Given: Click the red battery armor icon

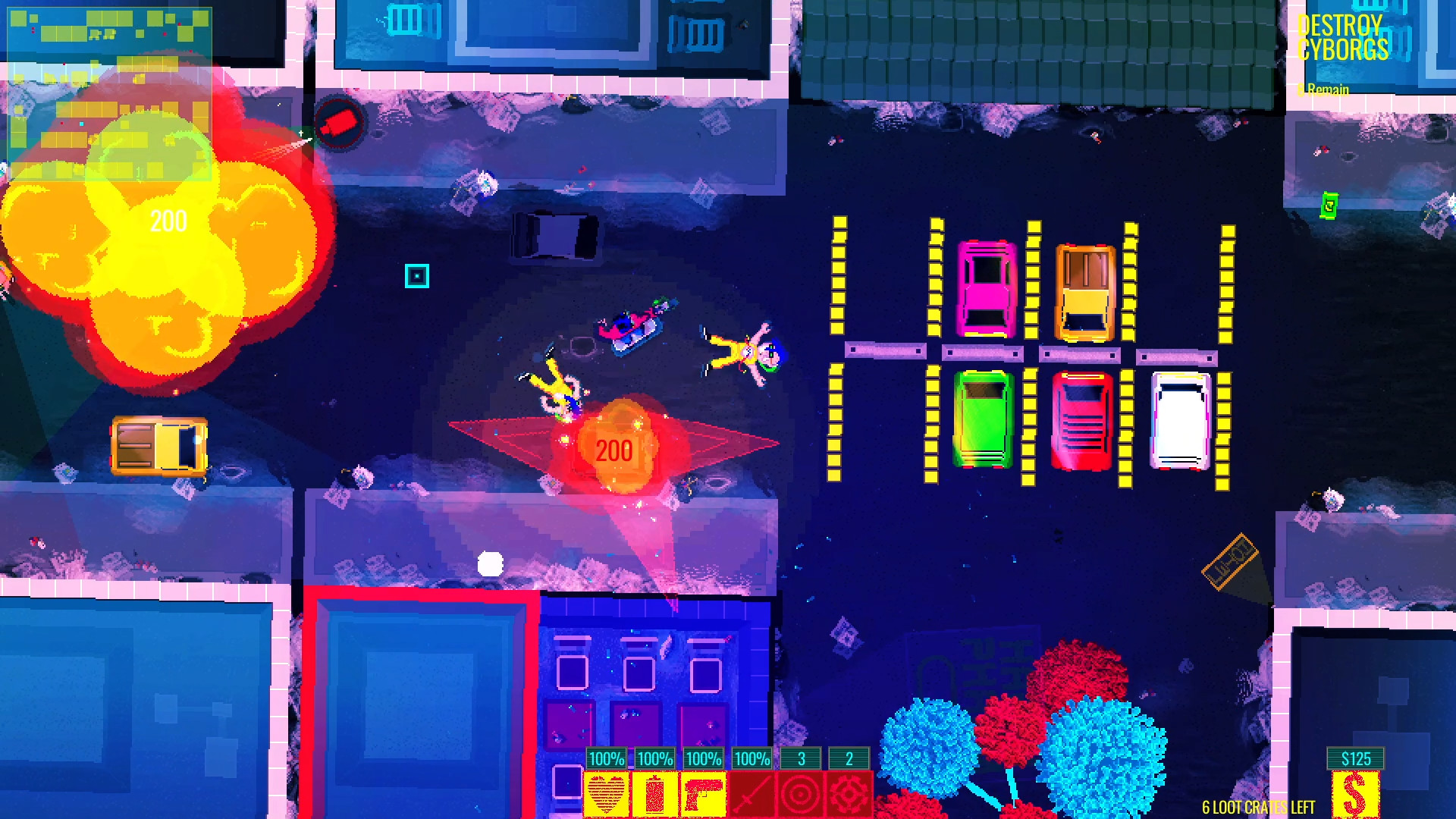Looking at the screenshot, I should (x=654, y=791).
